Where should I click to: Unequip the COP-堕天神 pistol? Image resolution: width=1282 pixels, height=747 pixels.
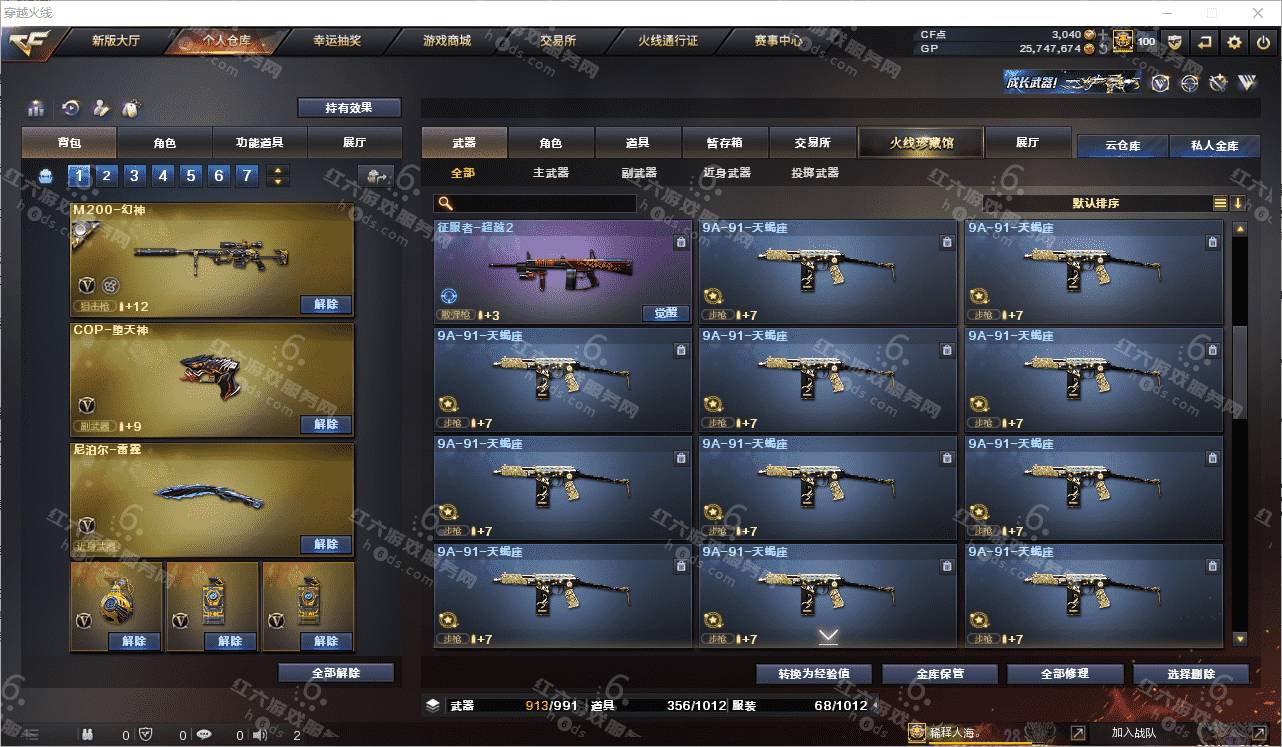pos(326,424)
